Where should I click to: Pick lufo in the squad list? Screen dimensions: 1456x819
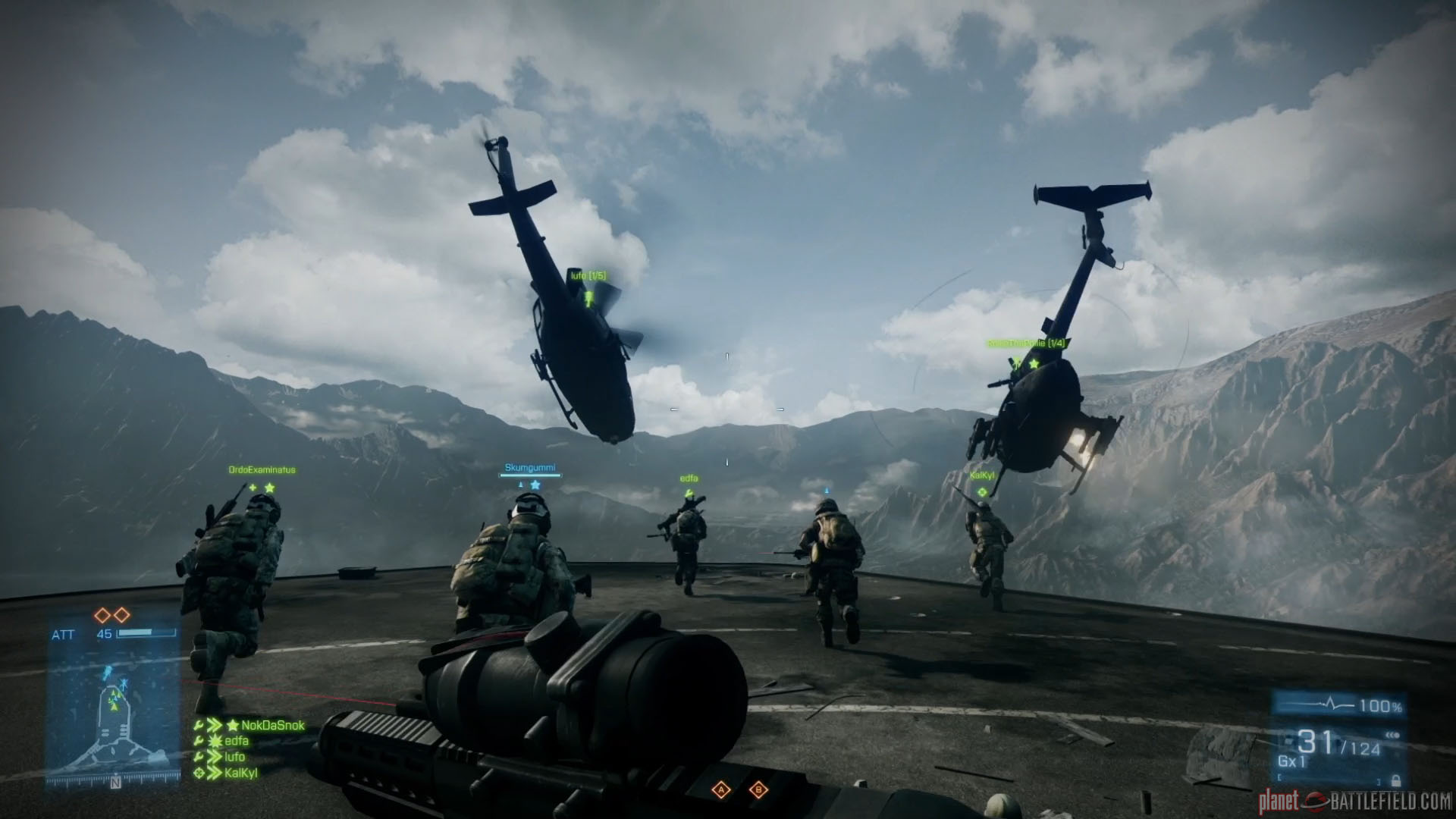(234, 757)
